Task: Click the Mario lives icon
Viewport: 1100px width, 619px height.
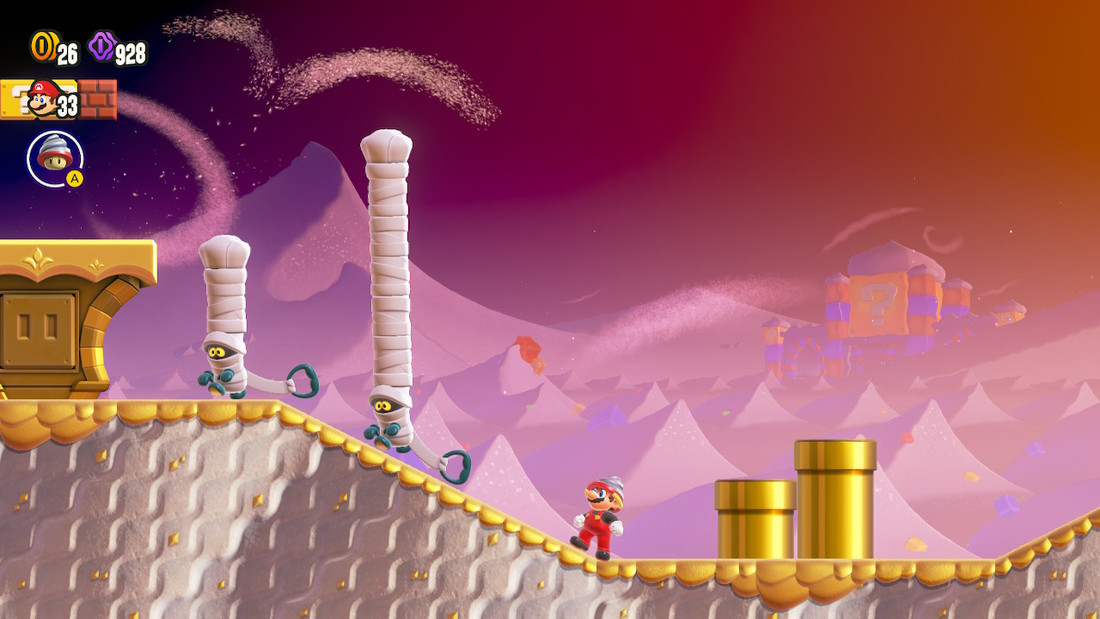Action: tap(43, 97)
